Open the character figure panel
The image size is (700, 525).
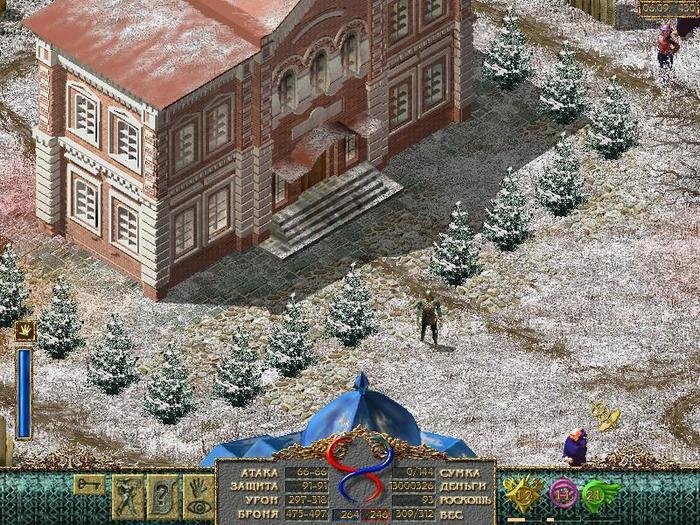pyautogui.click(x=128, y=496)
